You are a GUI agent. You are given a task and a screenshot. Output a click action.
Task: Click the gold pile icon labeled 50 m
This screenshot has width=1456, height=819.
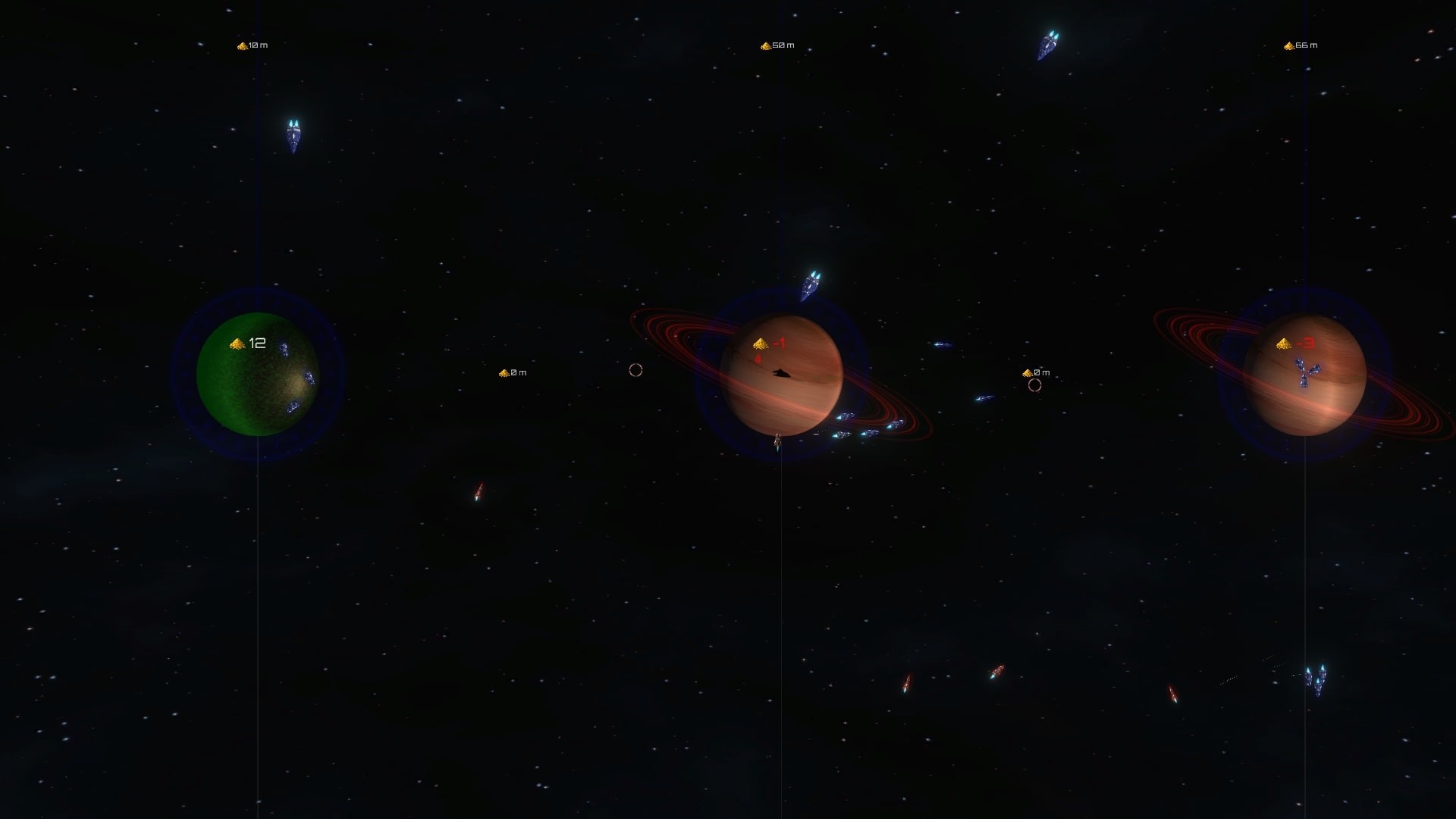point(766,45)
